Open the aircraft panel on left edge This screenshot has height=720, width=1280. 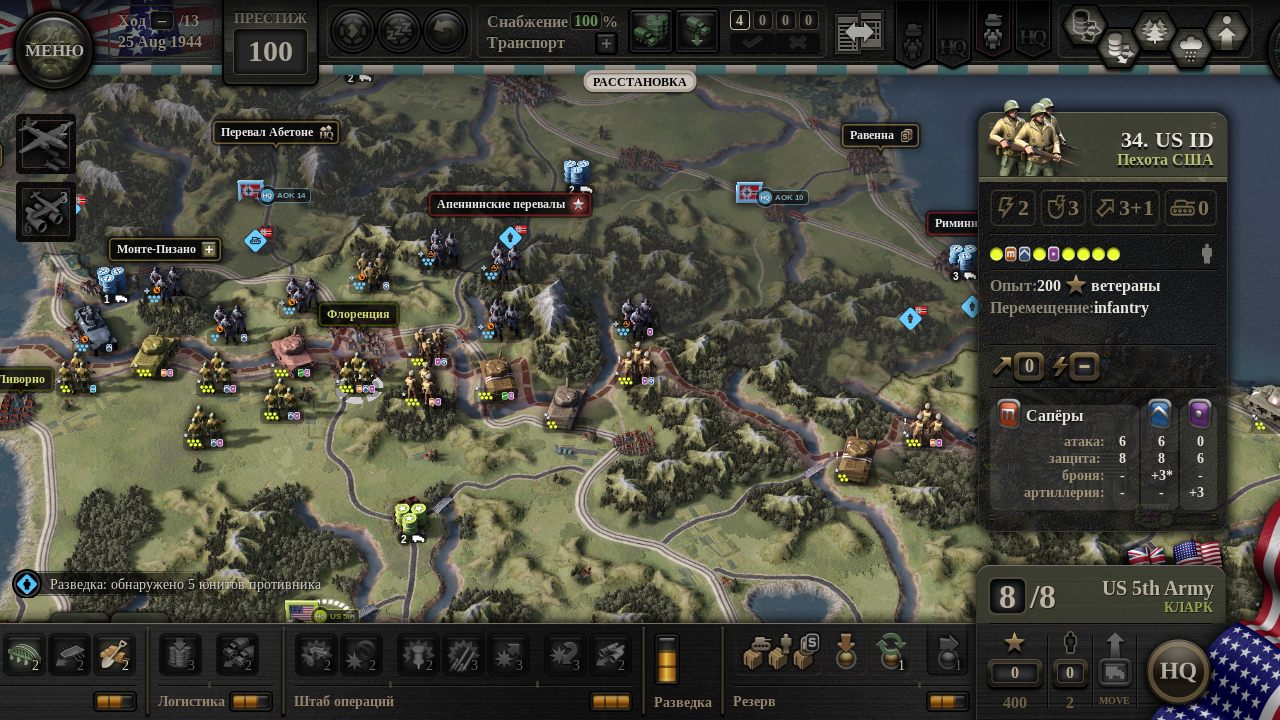(x=46, y=143)
